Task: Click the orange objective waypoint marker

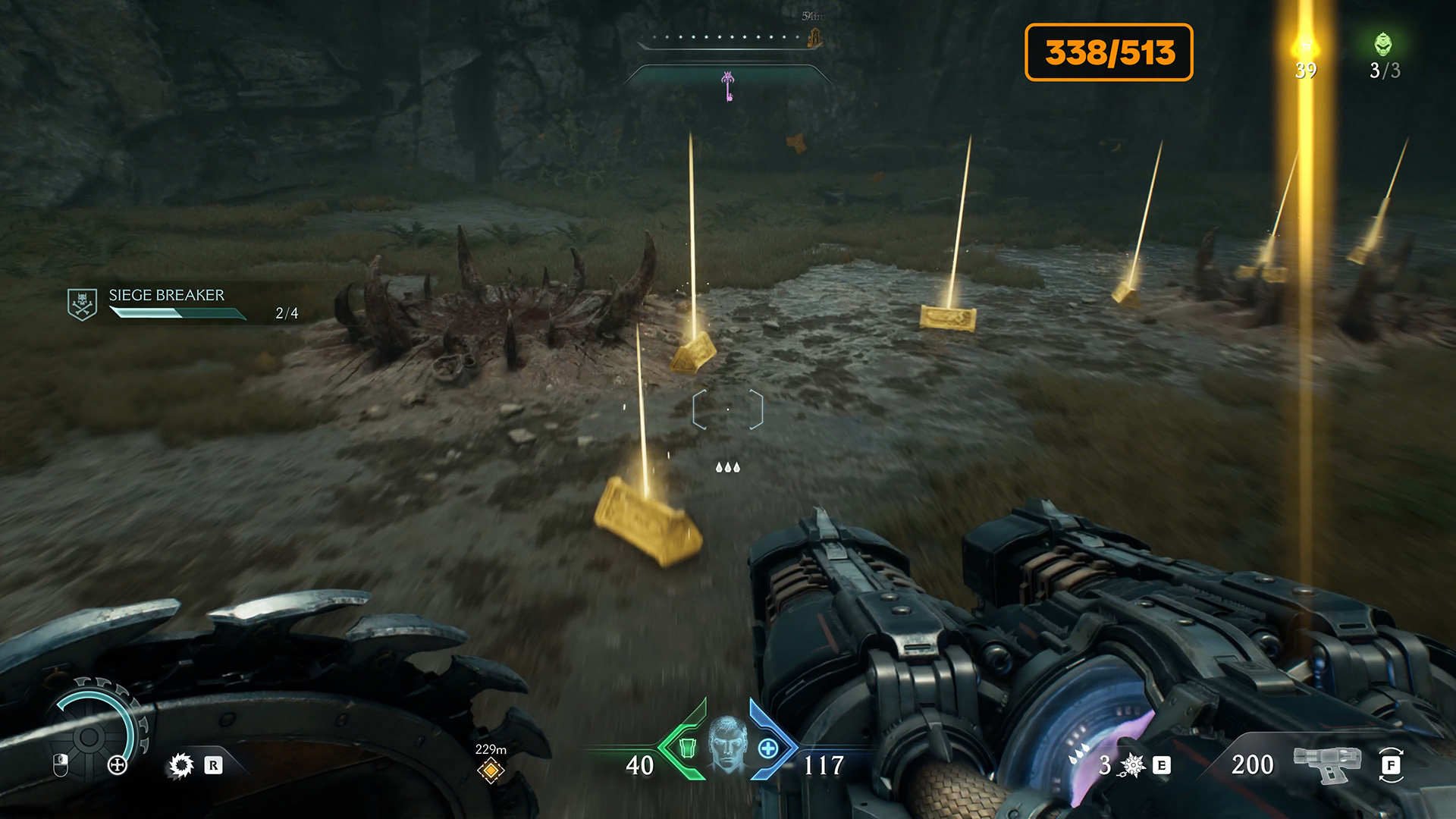Action: [x=491, y=770]
